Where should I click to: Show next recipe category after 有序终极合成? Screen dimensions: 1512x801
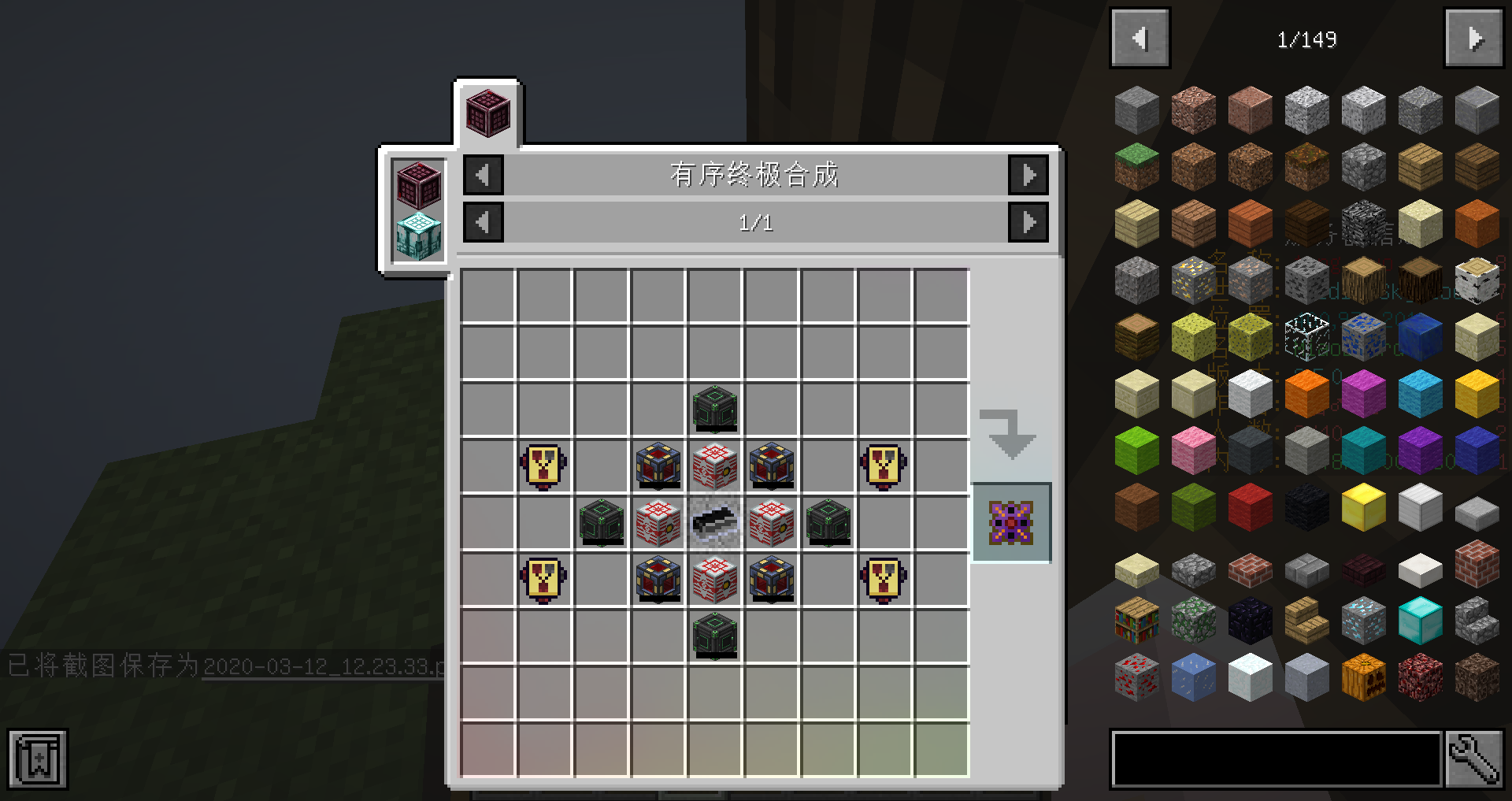click(x=1028, y=175)
